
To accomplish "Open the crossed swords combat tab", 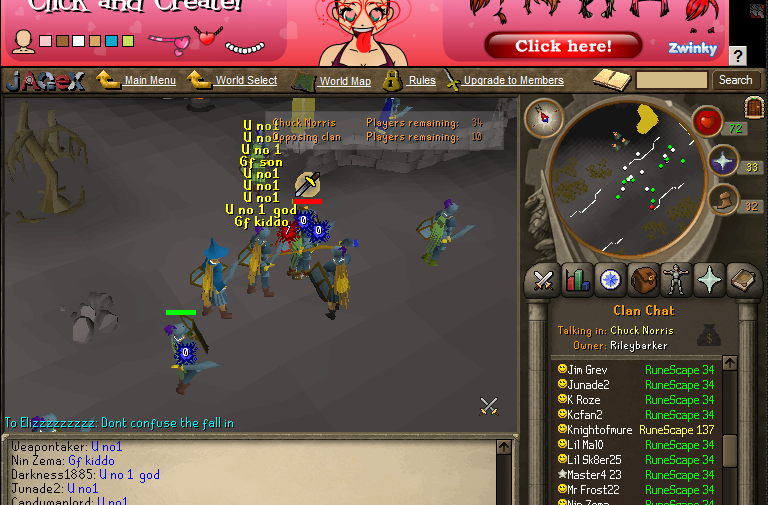I will 543,281.
